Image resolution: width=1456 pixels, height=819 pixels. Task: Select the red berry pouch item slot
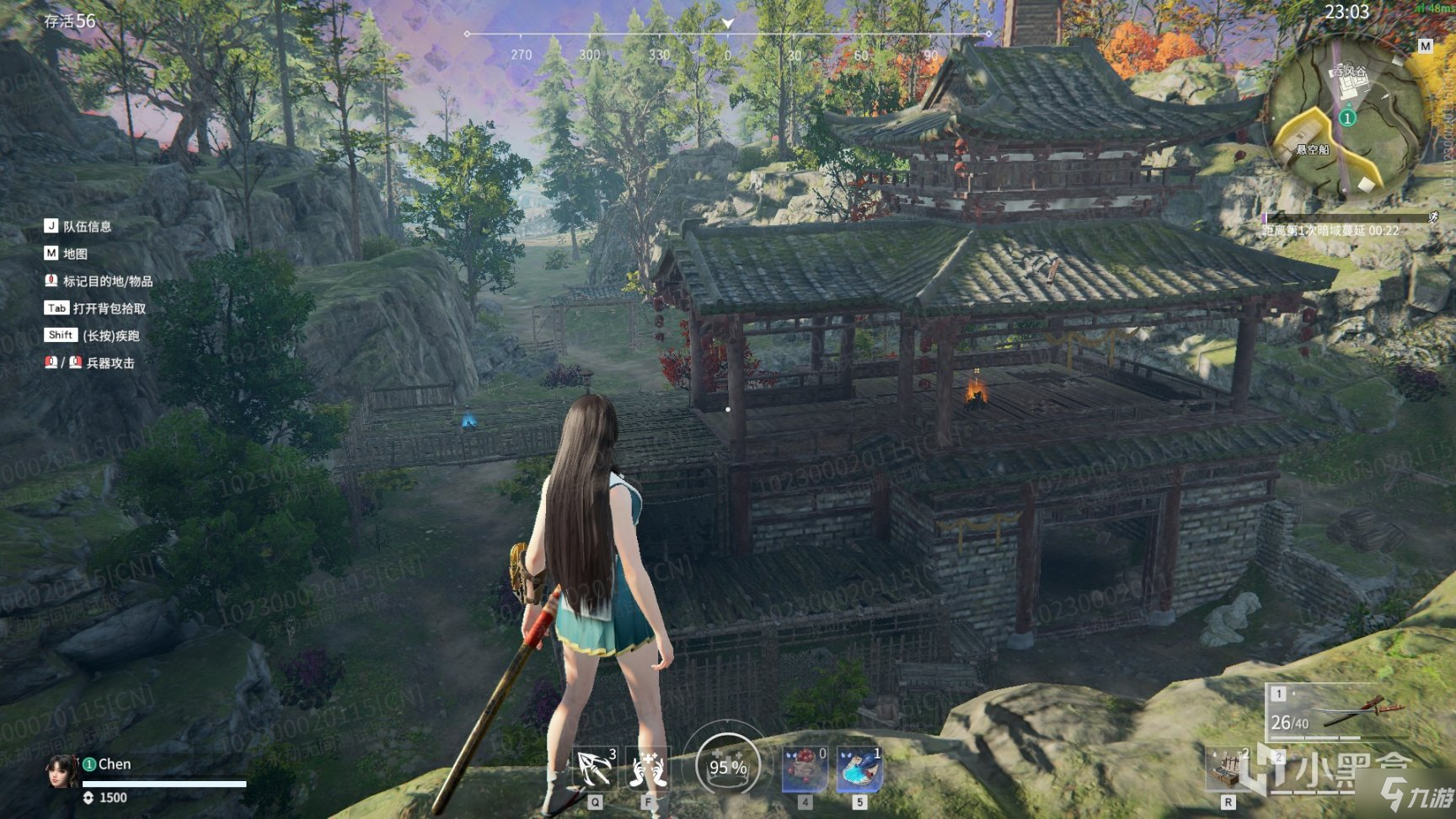tap(804, 768)
